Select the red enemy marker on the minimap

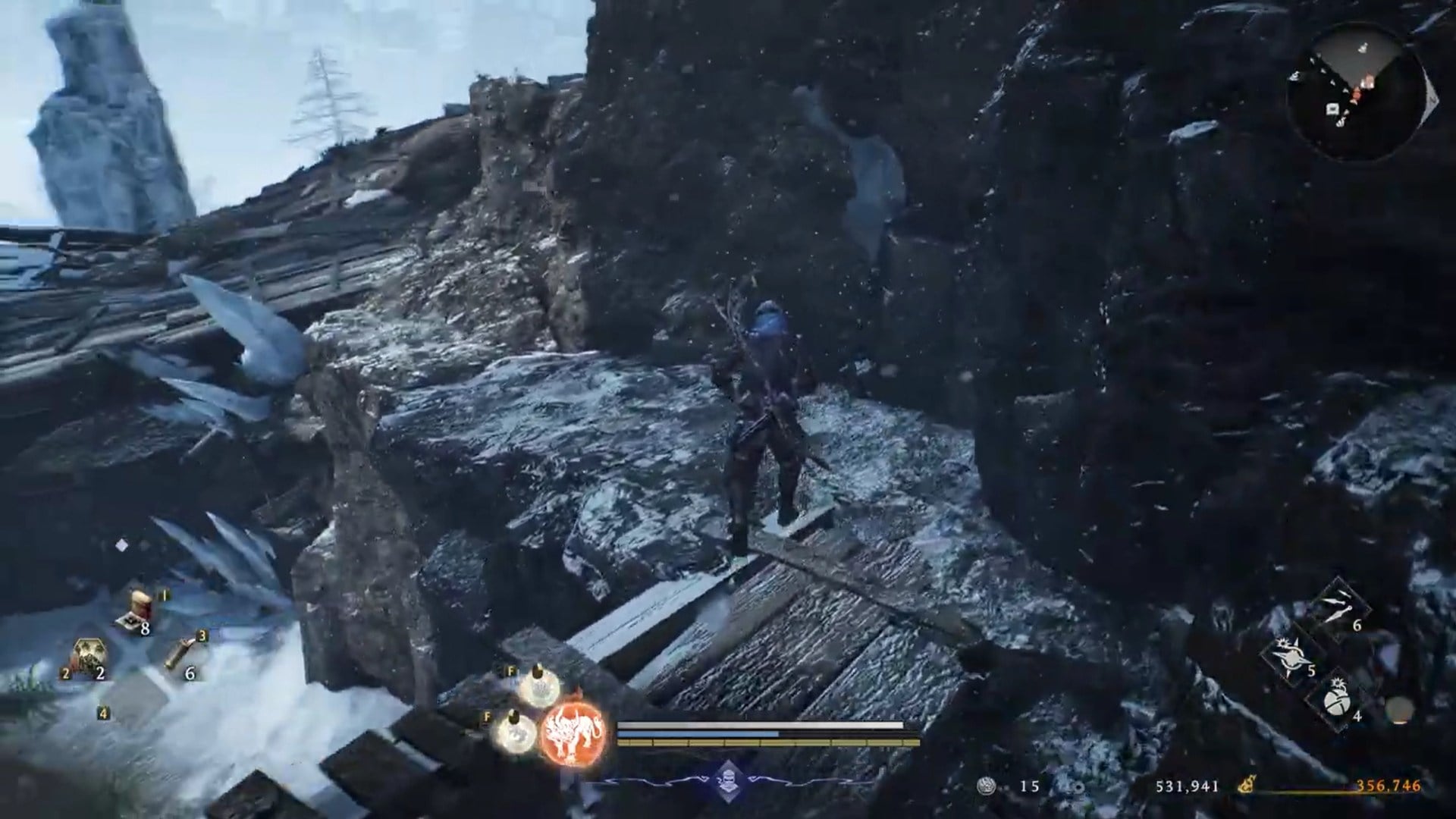(1357, 94)
